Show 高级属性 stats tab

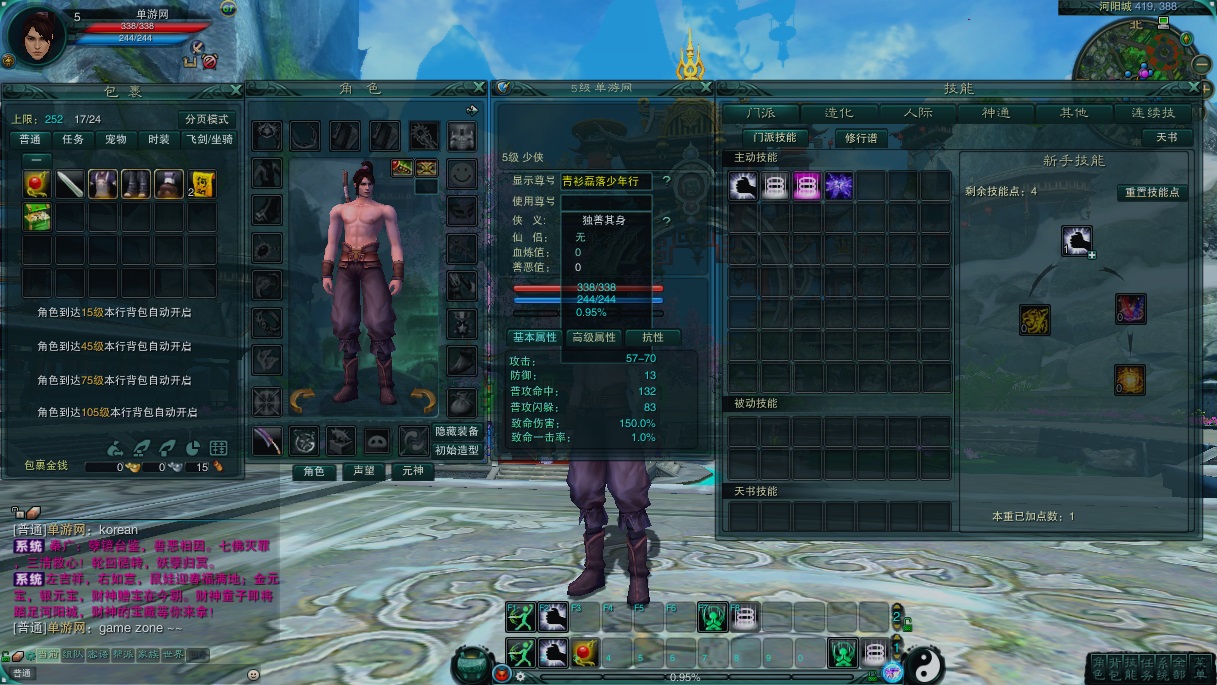point(593,338)
